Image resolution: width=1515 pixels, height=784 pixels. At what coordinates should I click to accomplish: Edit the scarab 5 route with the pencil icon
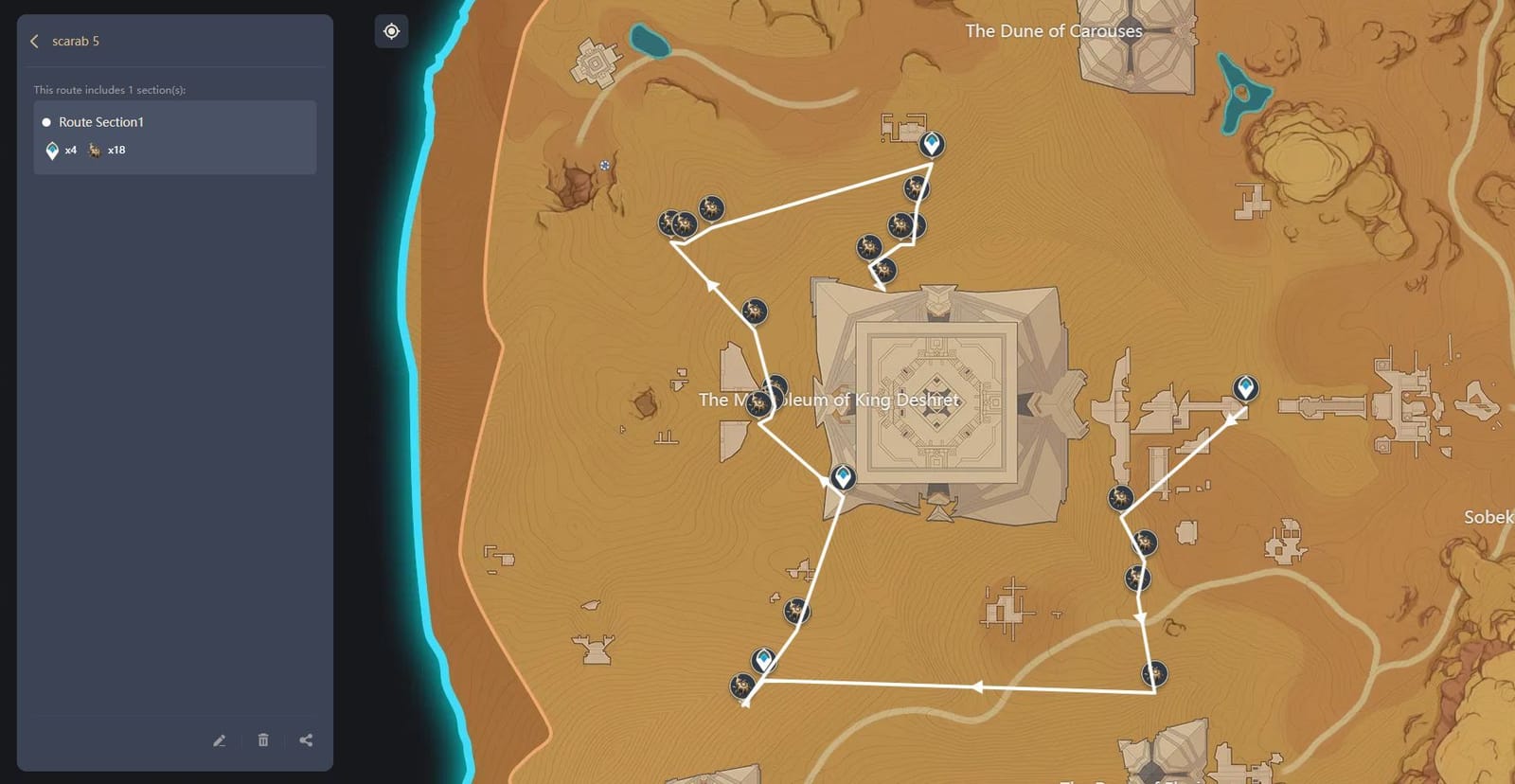219,740
